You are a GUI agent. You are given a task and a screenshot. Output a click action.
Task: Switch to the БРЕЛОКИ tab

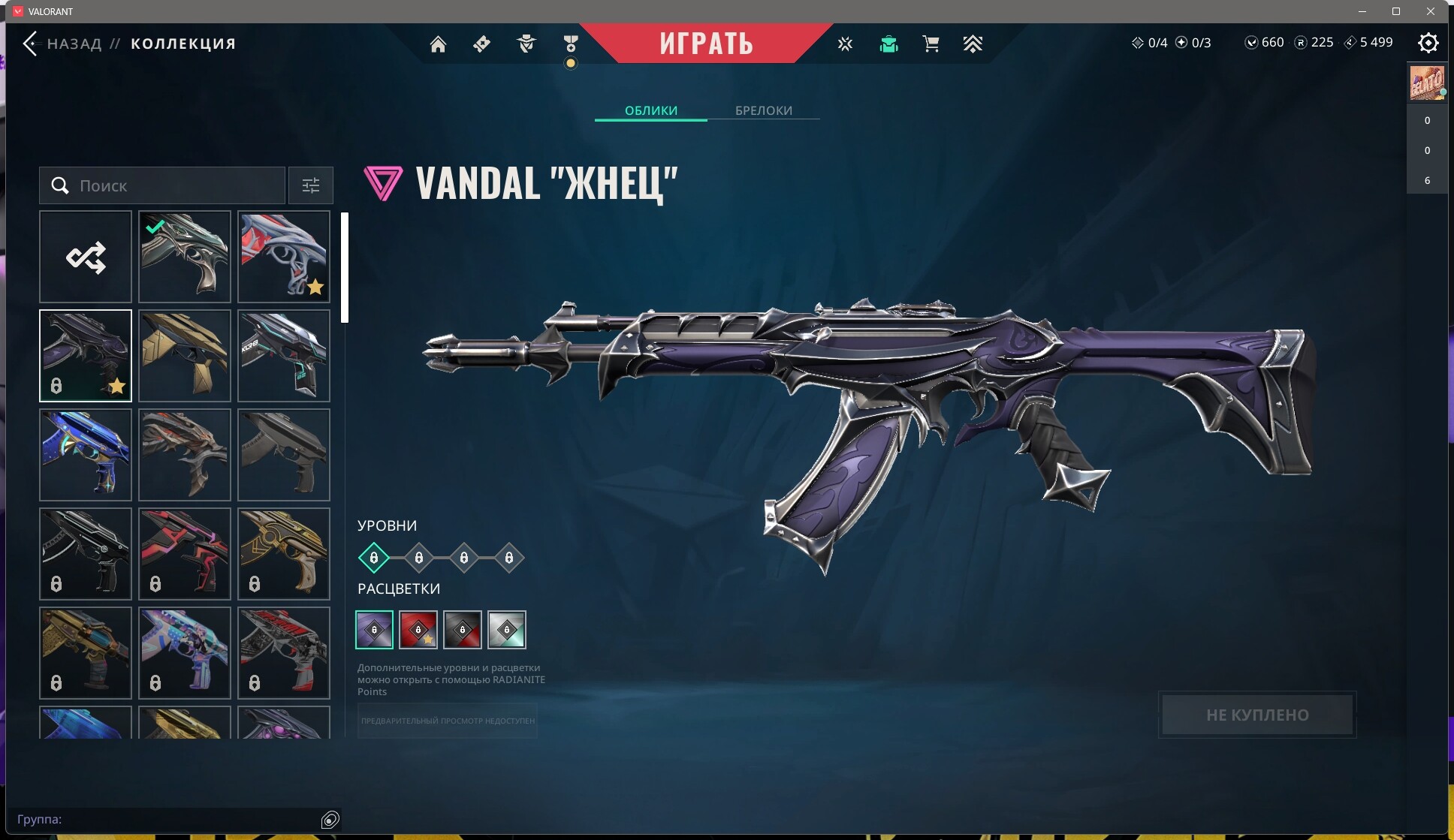pyautogui.click(x=763, y=110)
